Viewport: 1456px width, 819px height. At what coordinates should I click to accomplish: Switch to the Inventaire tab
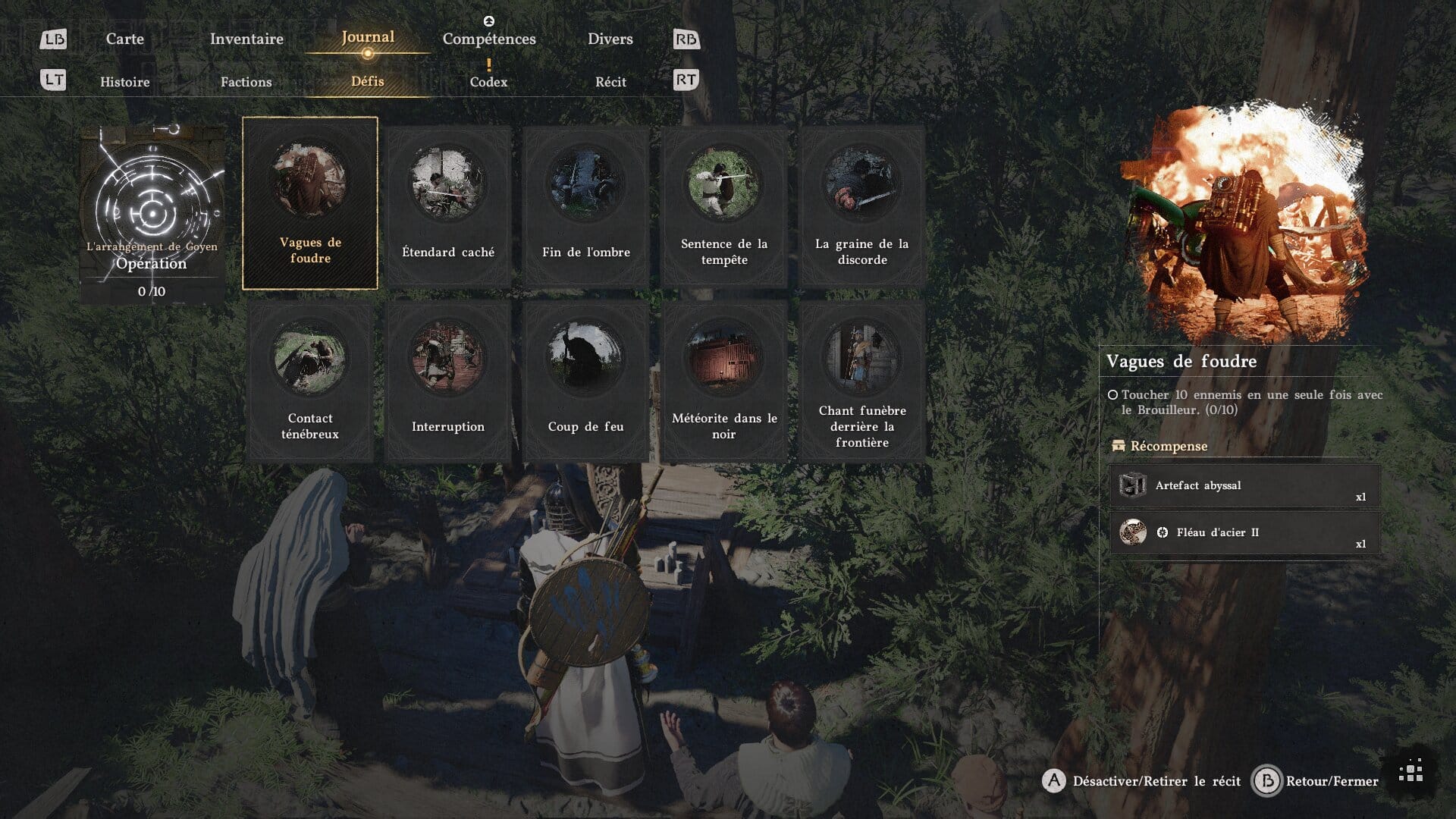coord(246,39)
